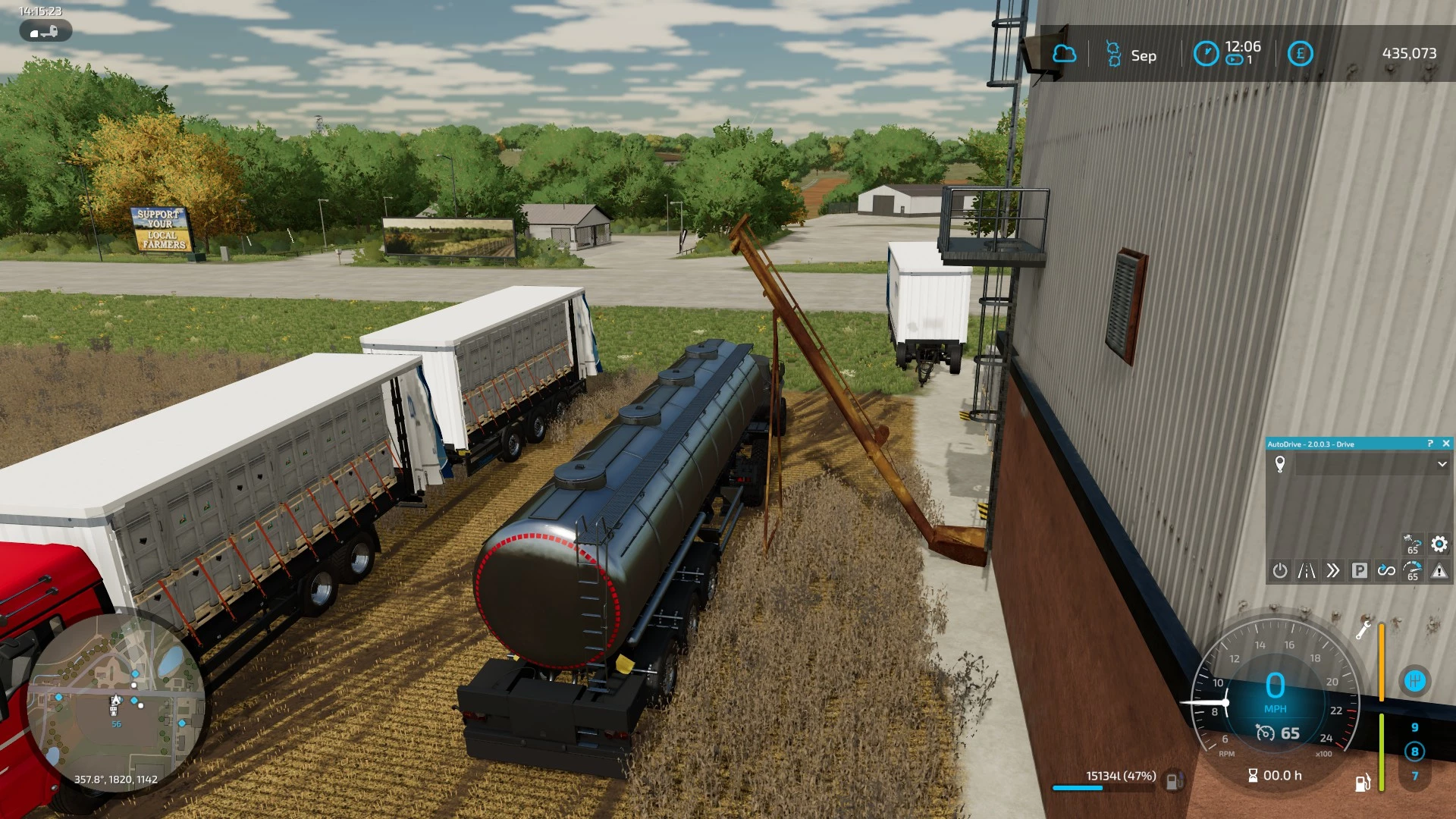Toggle the time scale play indicator showing 1

click(1236, 59)
